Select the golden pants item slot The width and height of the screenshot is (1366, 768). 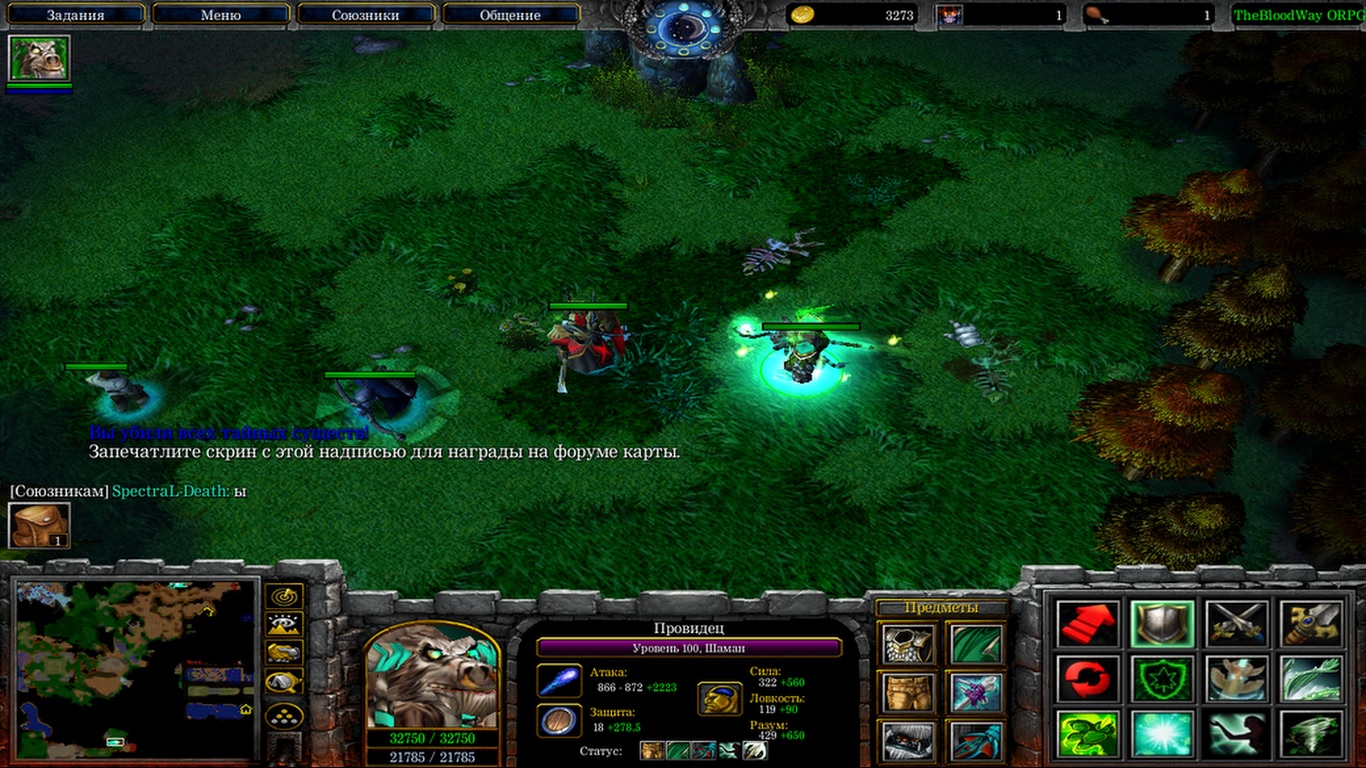click(908, 692)
